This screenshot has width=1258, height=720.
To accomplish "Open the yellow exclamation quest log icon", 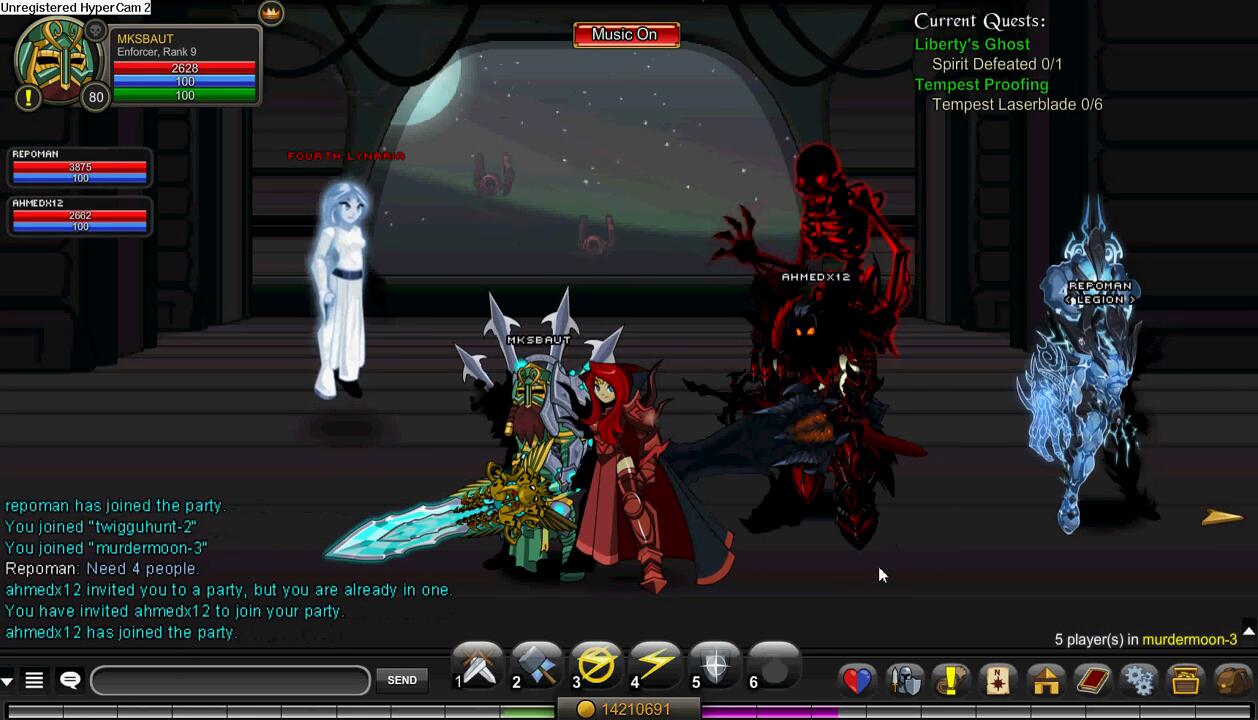I will tap(951, 681).
